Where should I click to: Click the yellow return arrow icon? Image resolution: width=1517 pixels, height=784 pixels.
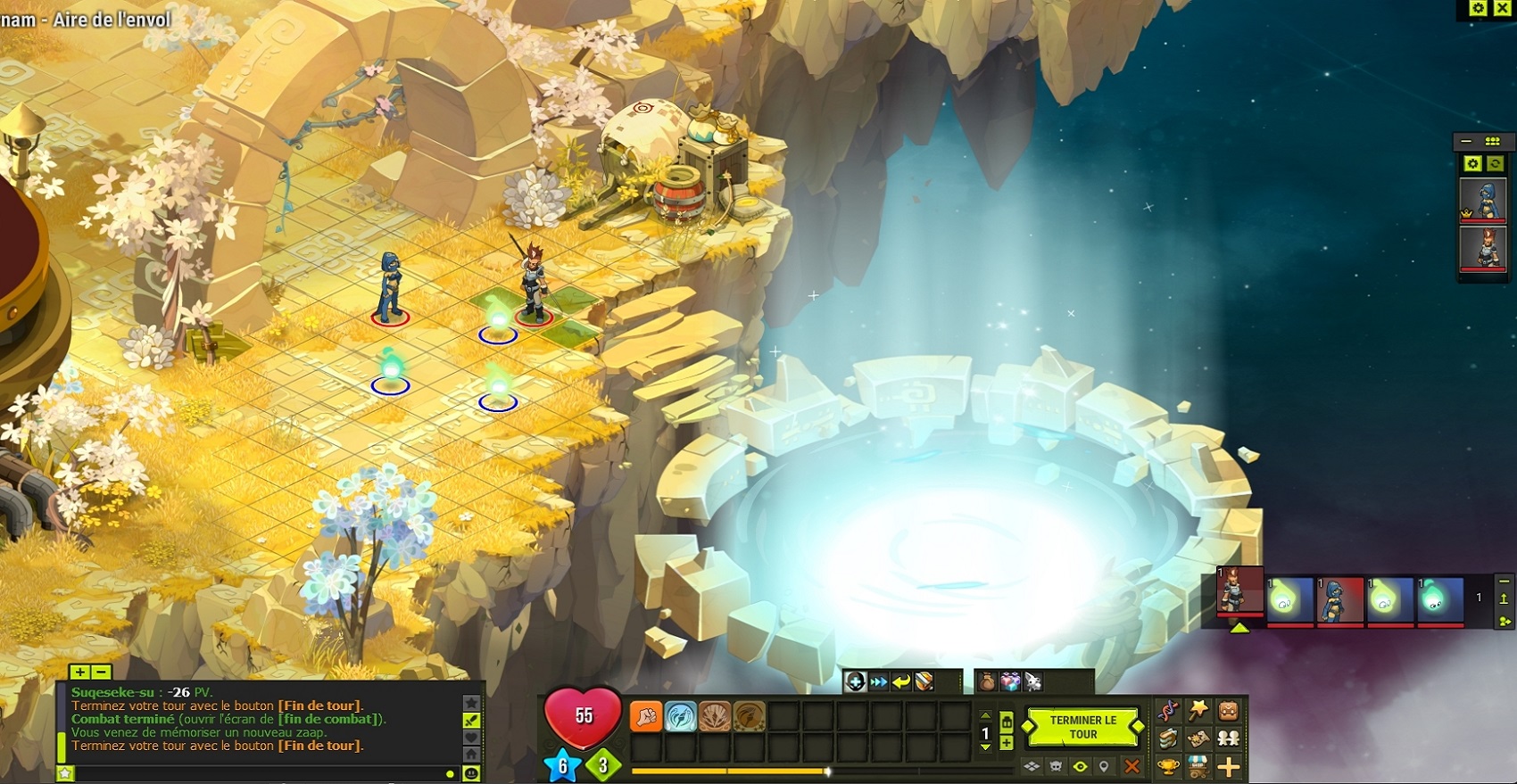point(901,682)
